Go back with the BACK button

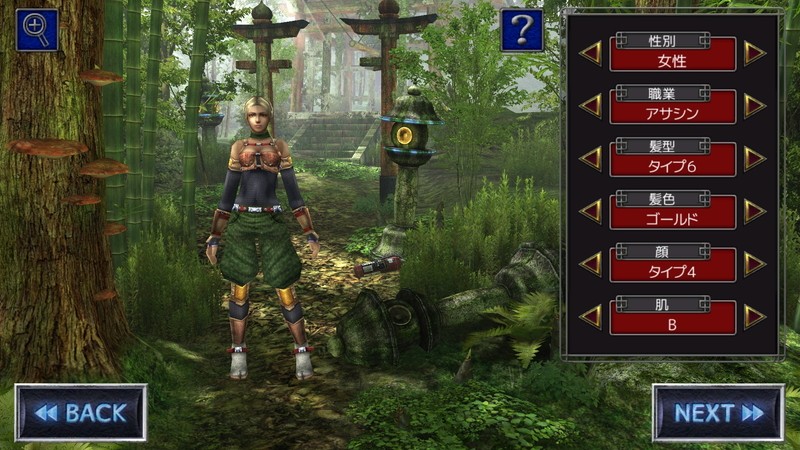(x=81, y=412)
